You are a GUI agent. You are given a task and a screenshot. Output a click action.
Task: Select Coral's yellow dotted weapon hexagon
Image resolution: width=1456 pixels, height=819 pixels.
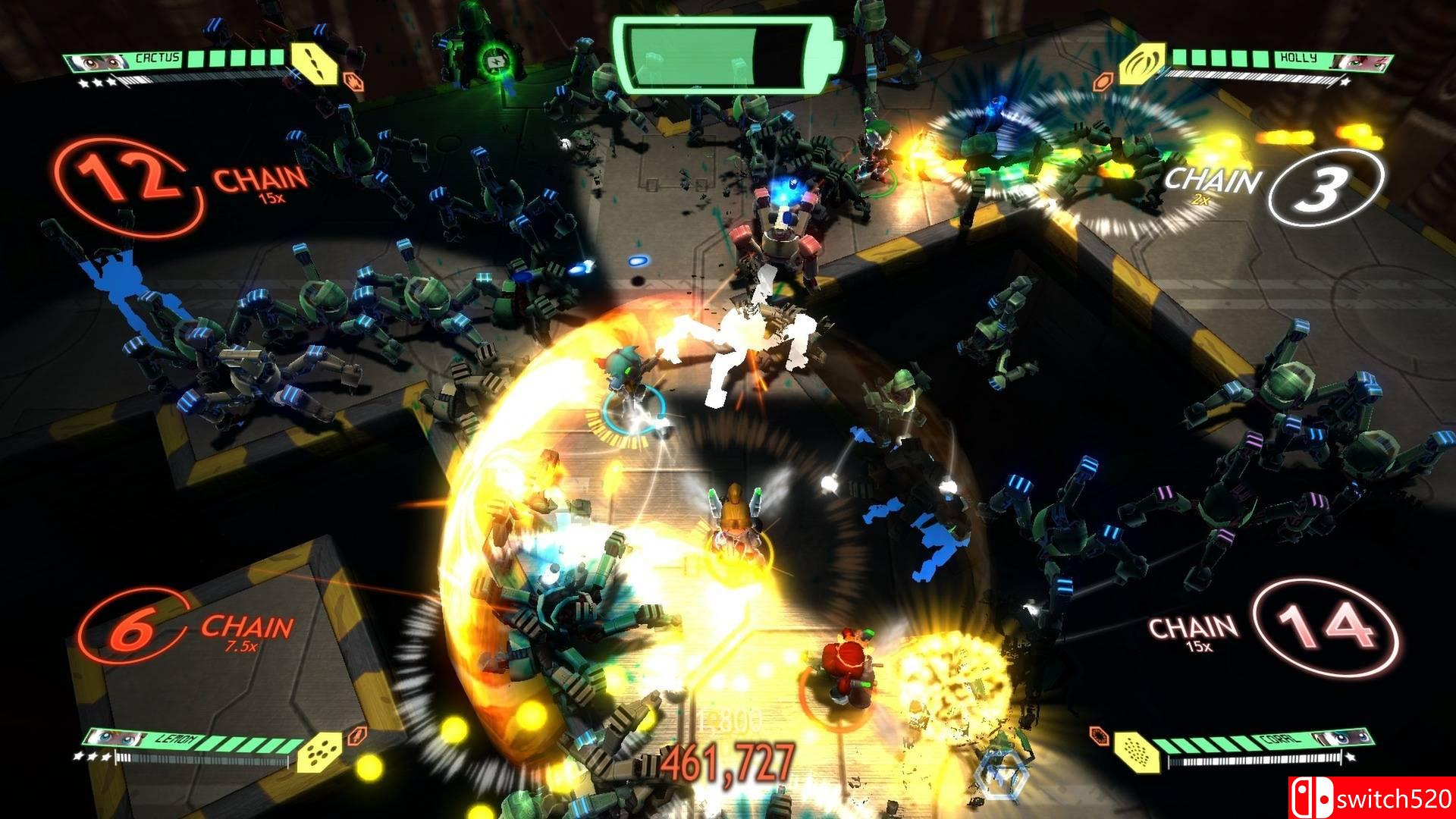coord(1134,752)
